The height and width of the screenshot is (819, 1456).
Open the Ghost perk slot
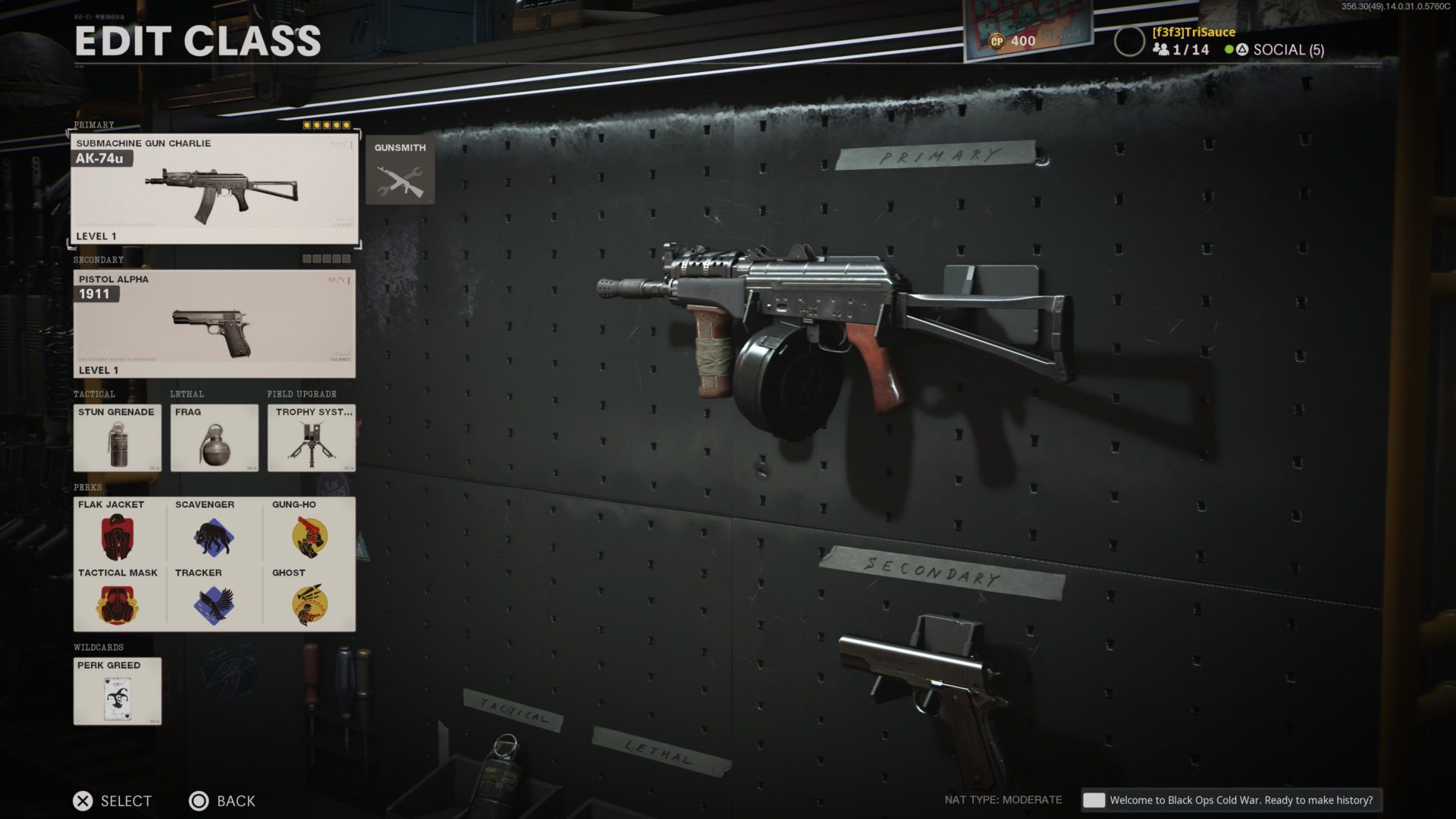click(x=309, y=598)
